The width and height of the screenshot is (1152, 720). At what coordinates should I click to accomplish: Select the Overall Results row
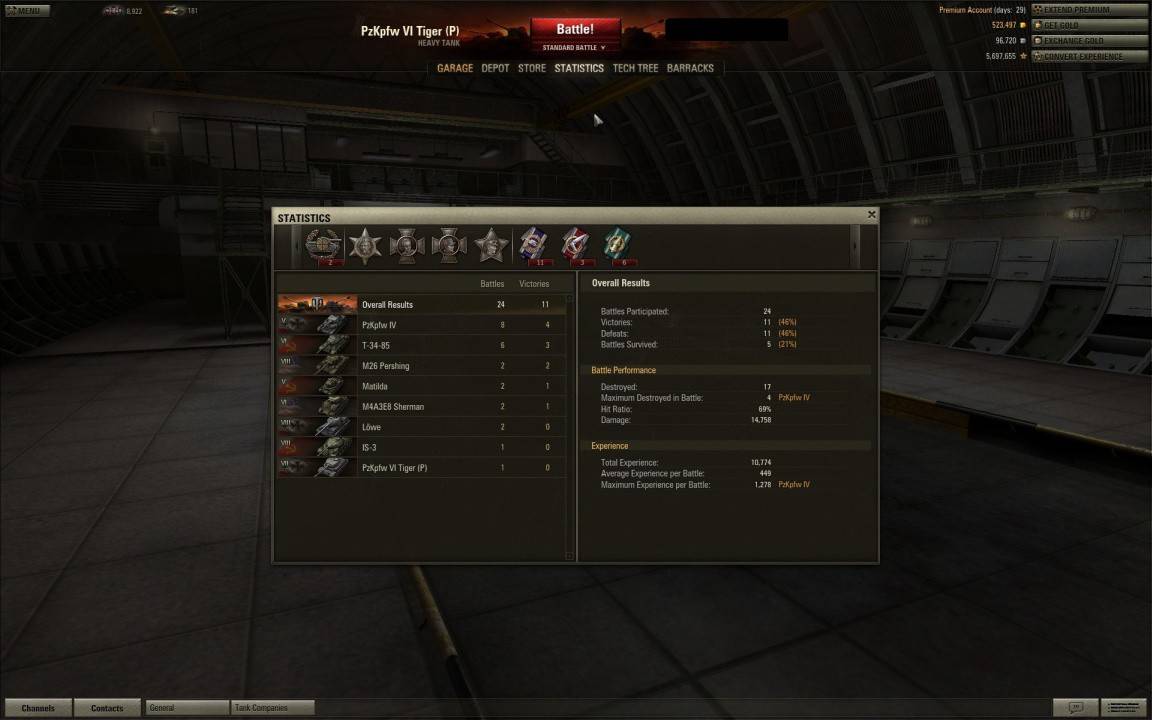point(420,304)
